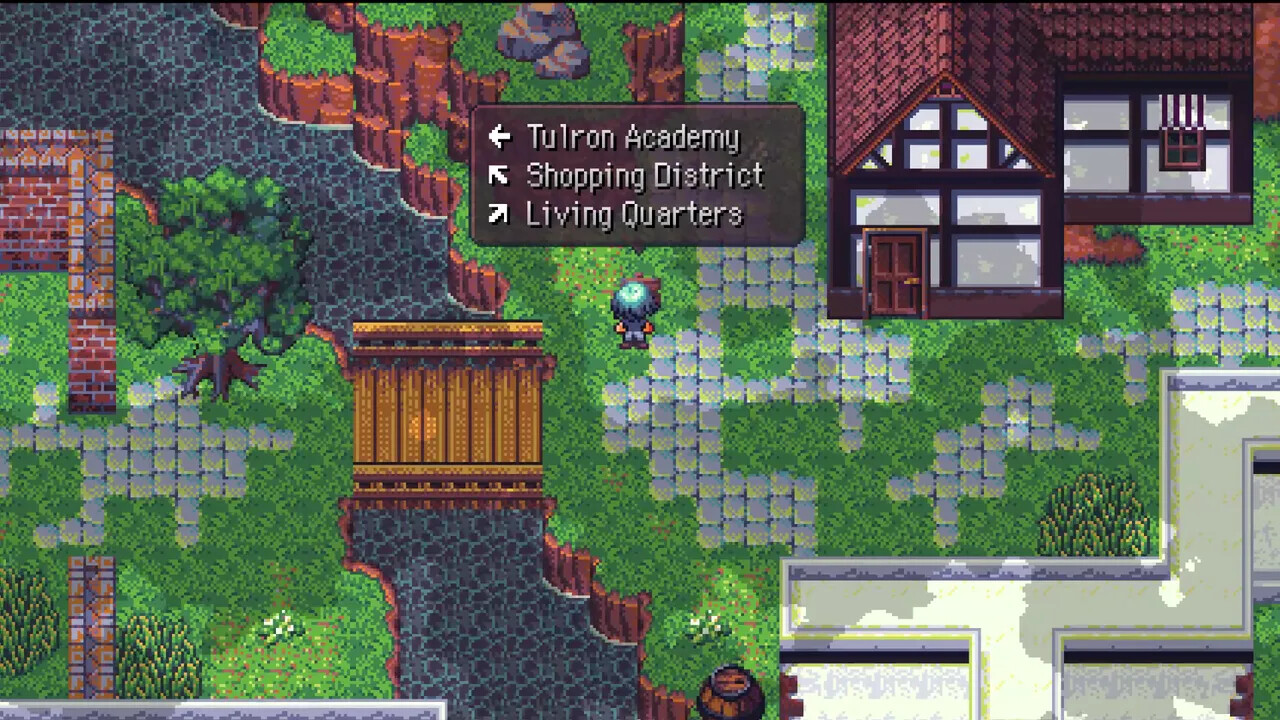1280x720 pixels.
Task: Click the upper-left arrow beside Shopping District
Action: (x=500, y=176)
